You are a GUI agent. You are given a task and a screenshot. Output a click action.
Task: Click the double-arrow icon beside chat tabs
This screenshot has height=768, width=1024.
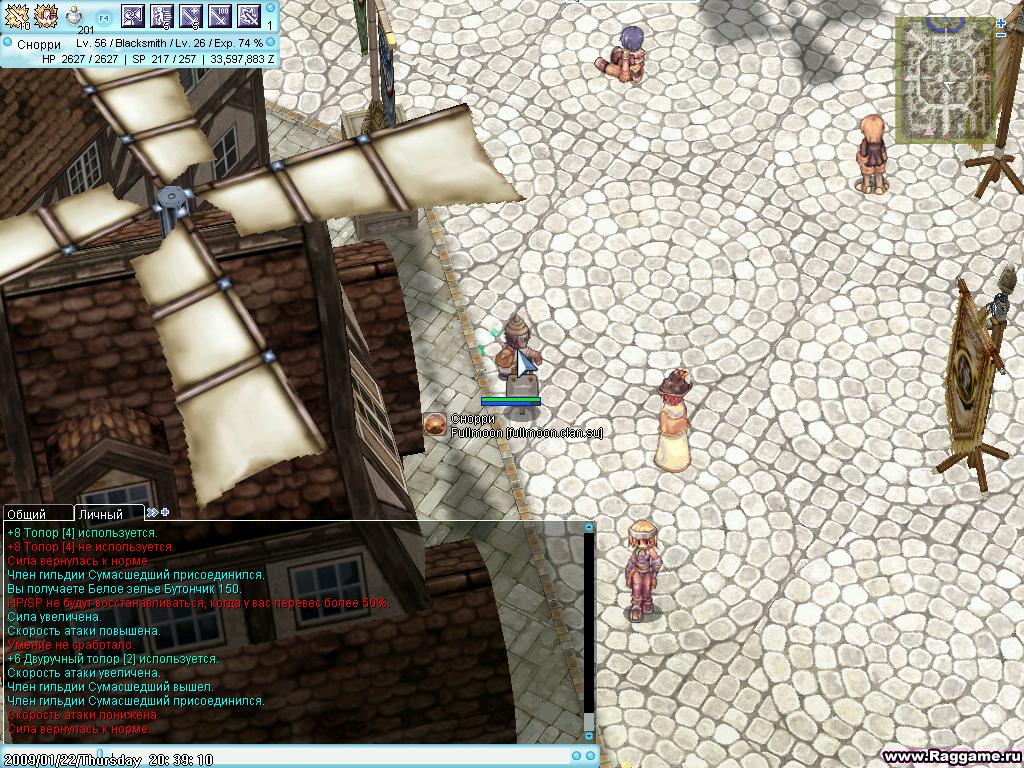(152, 512)
